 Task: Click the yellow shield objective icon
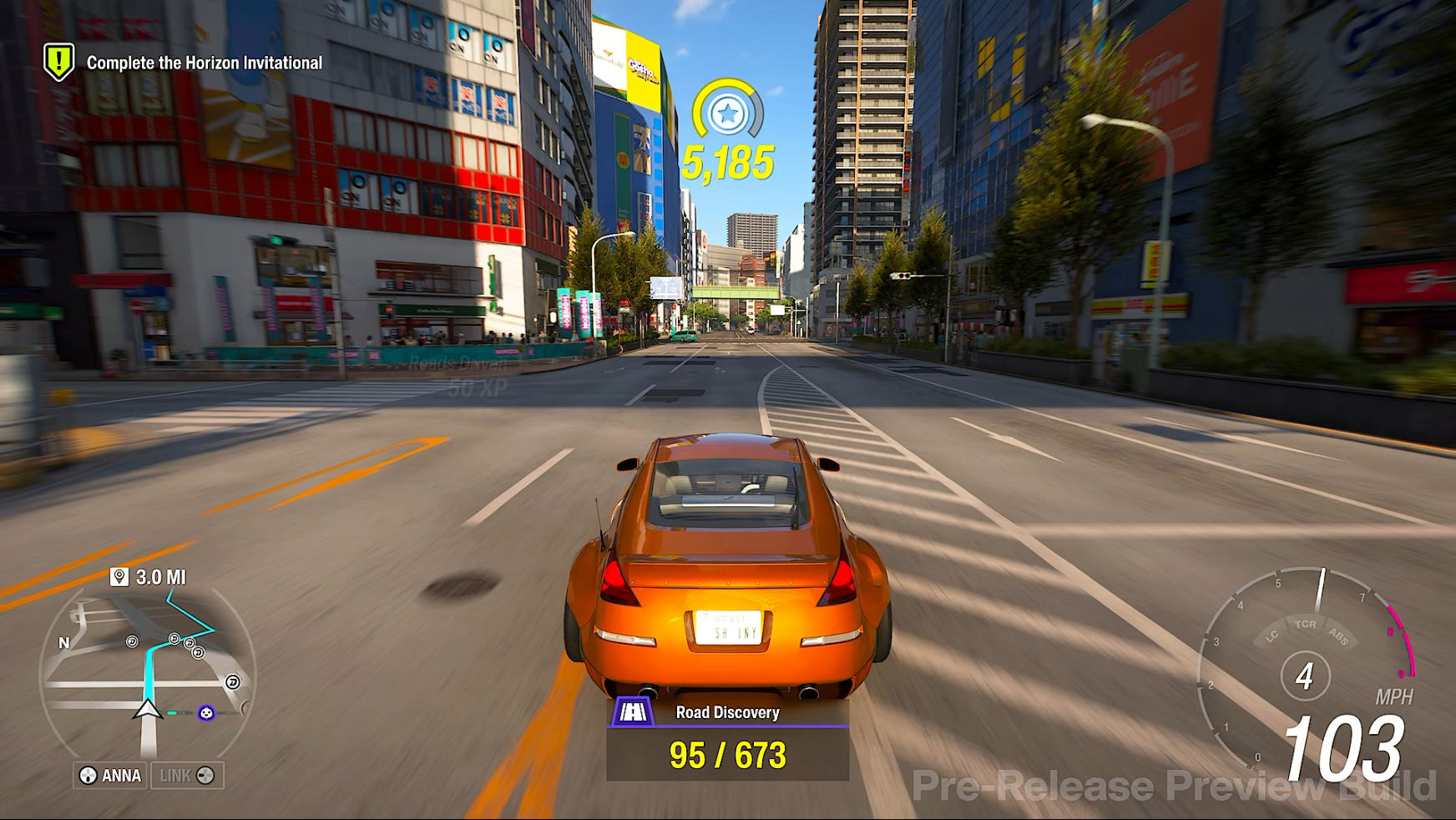[x=58, y=61]
